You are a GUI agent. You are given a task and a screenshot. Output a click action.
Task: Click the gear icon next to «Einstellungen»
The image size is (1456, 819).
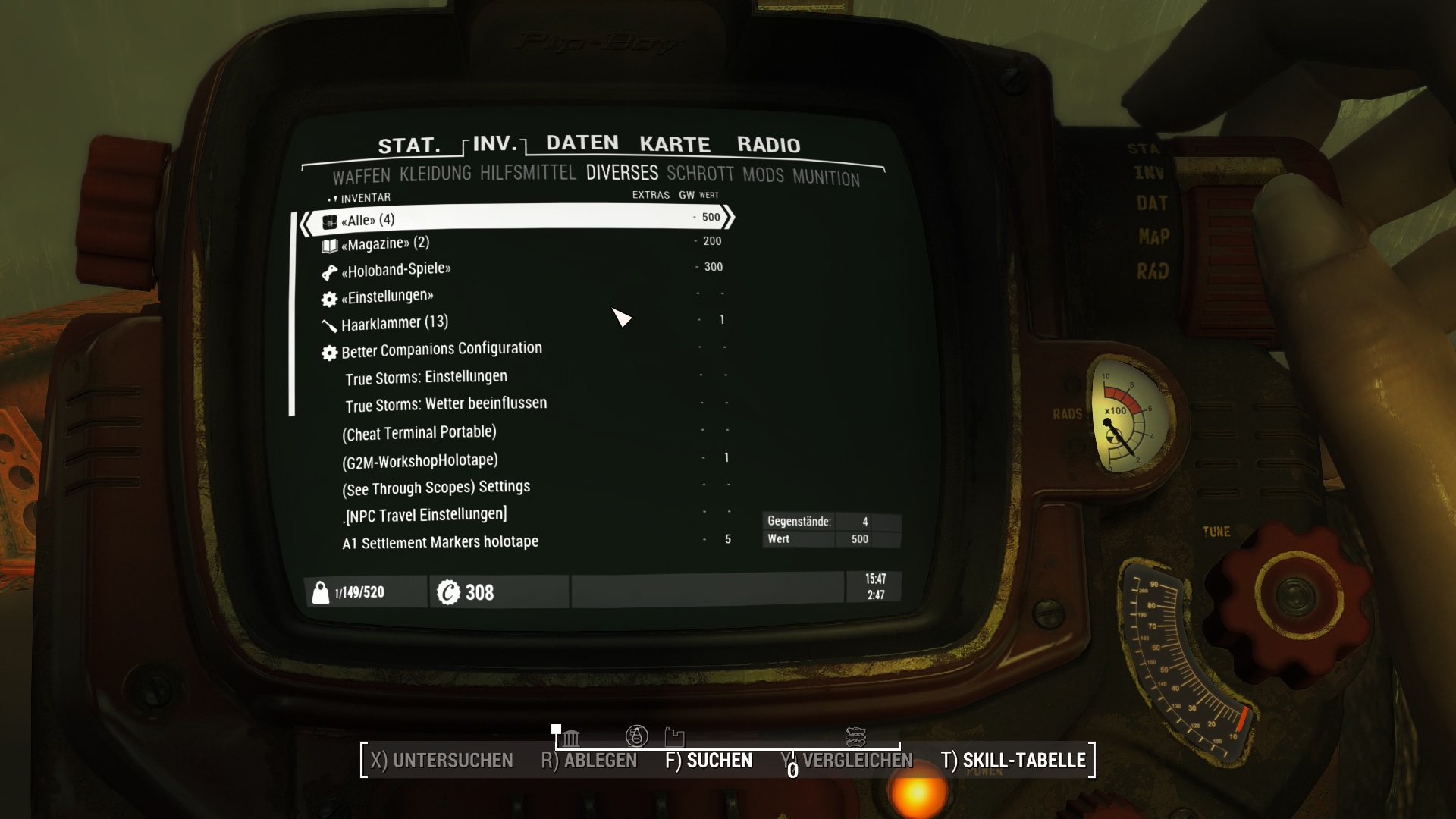(330, 297)
